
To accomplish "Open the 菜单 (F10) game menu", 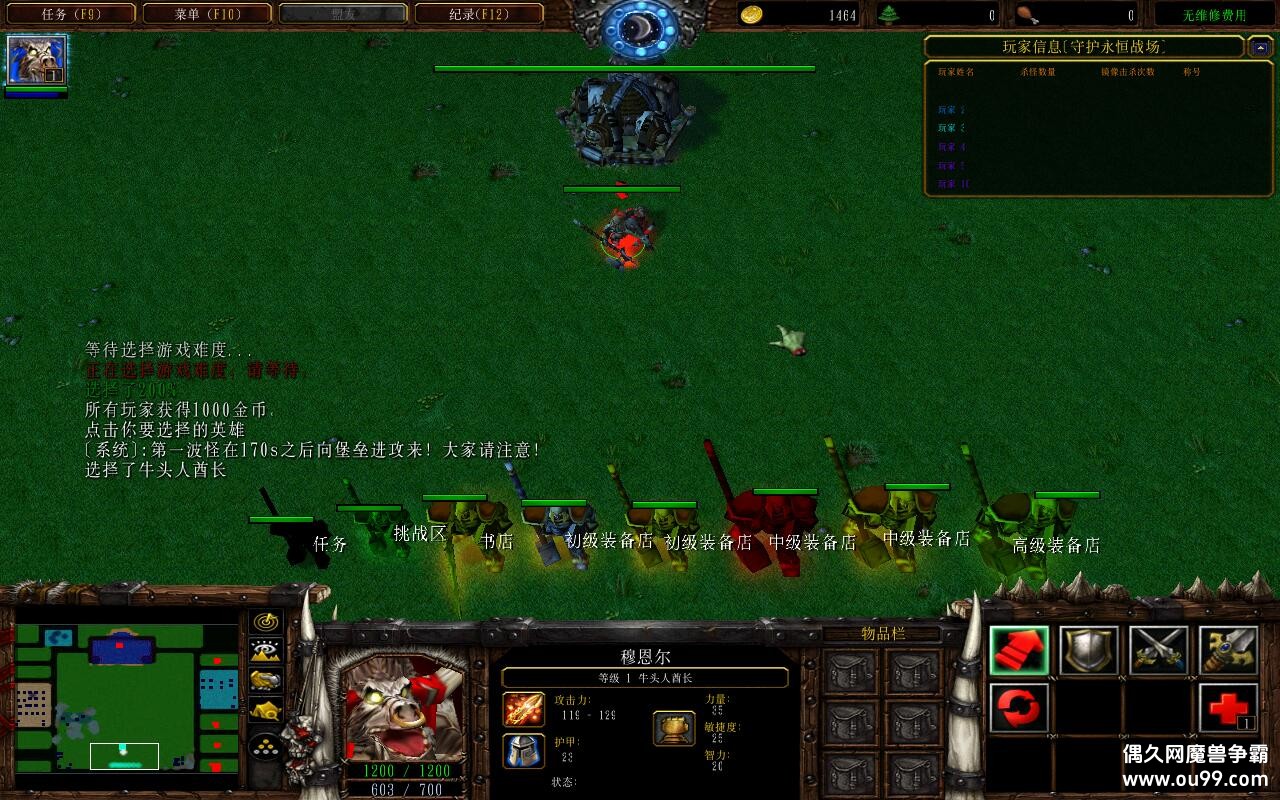I will click(207, 14).
